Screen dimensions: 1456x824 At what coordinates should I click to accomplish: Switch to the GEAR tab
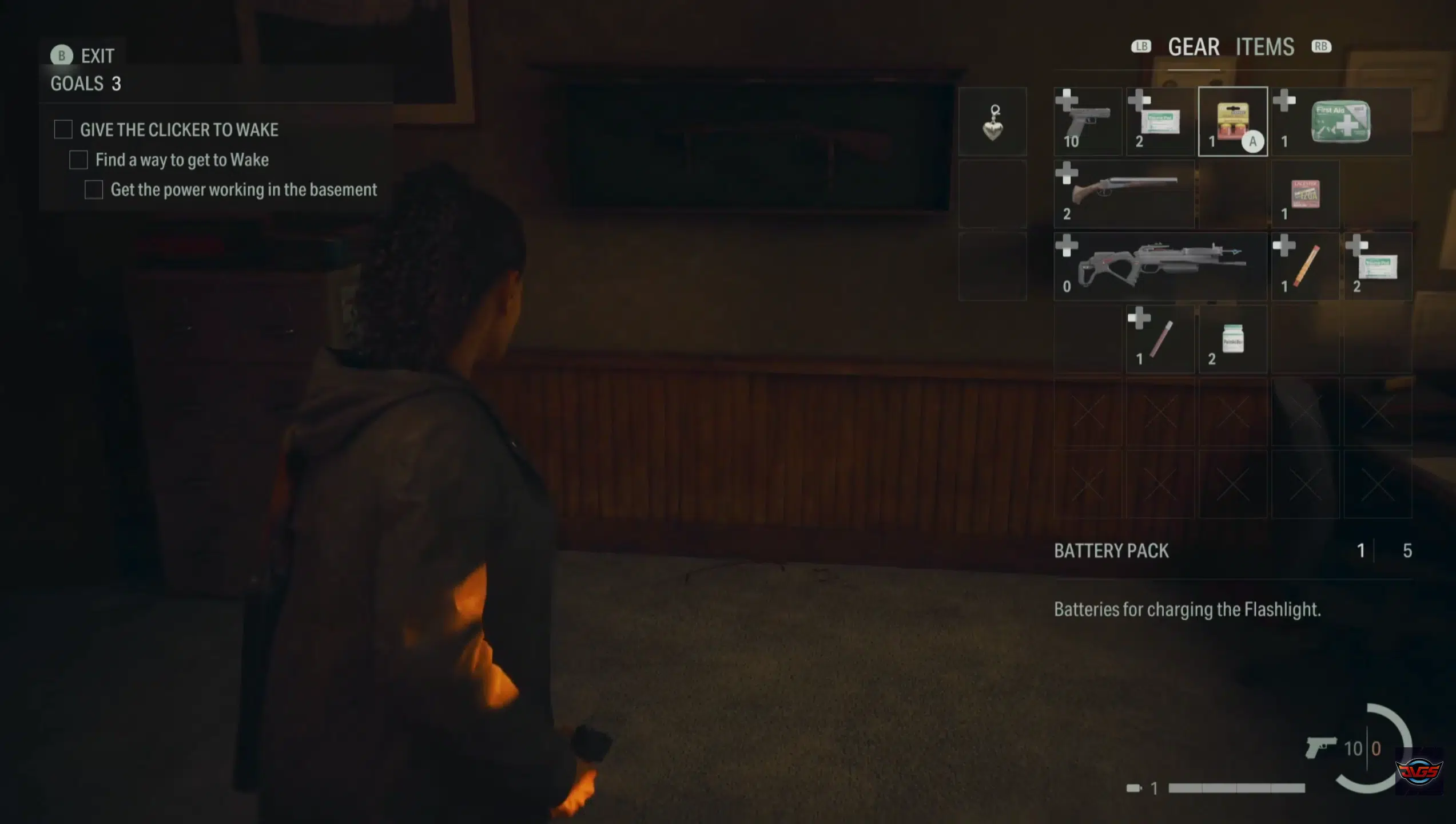(x=1194, y=47)
